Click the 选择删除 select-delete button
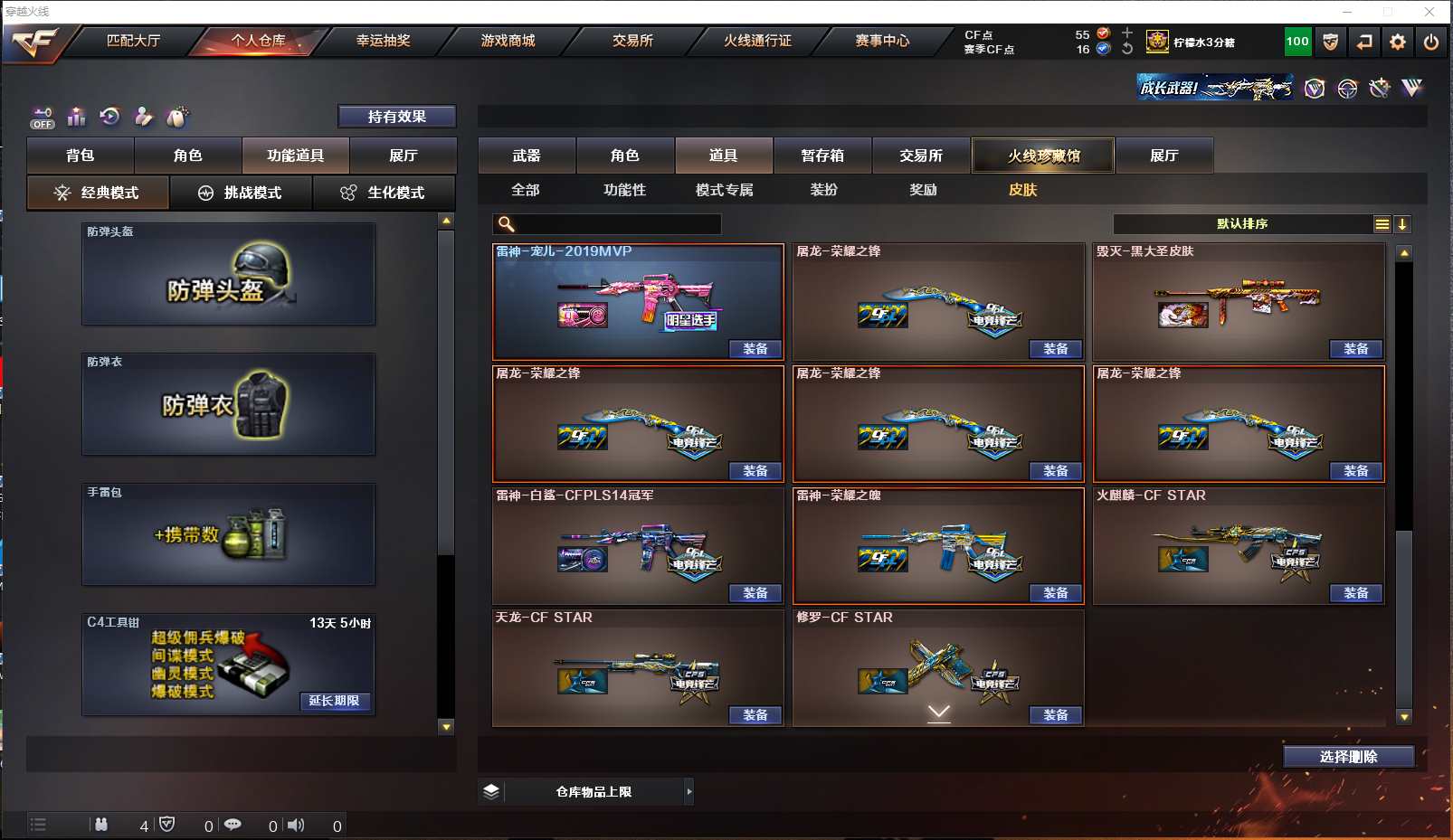 [x=1348, y=757]
